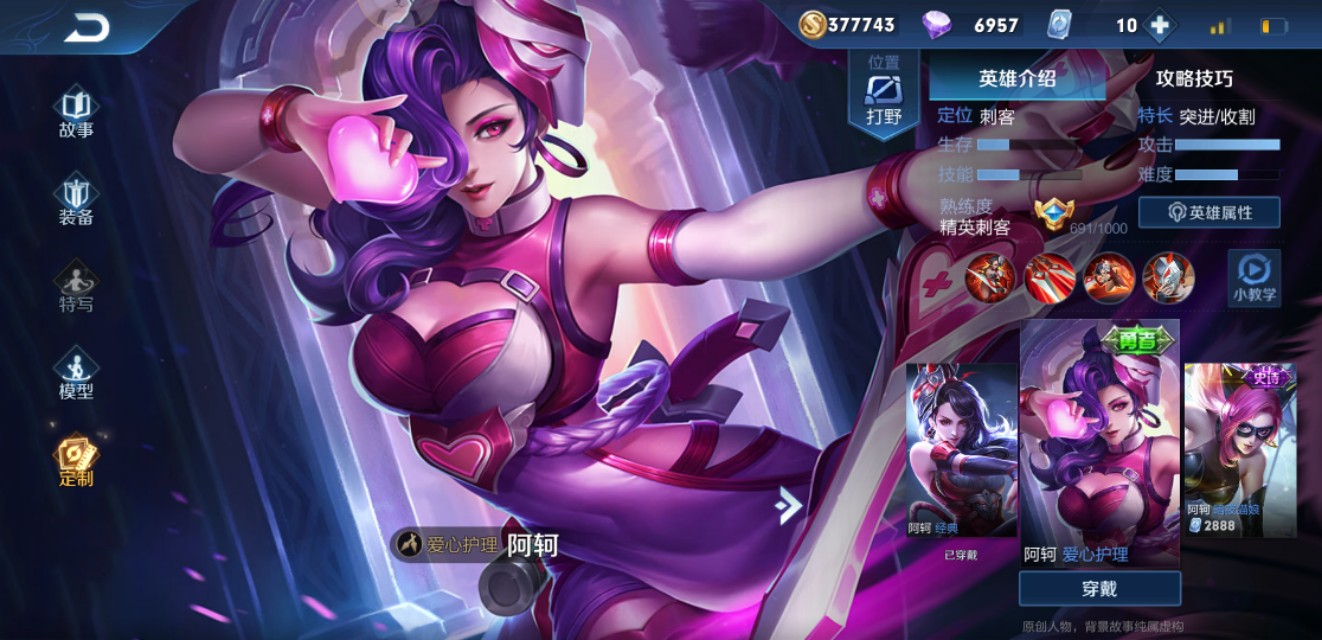Open the 定制 customization section
The width and height of the screenshot is (1322, 640).
[x=76, y=461]
